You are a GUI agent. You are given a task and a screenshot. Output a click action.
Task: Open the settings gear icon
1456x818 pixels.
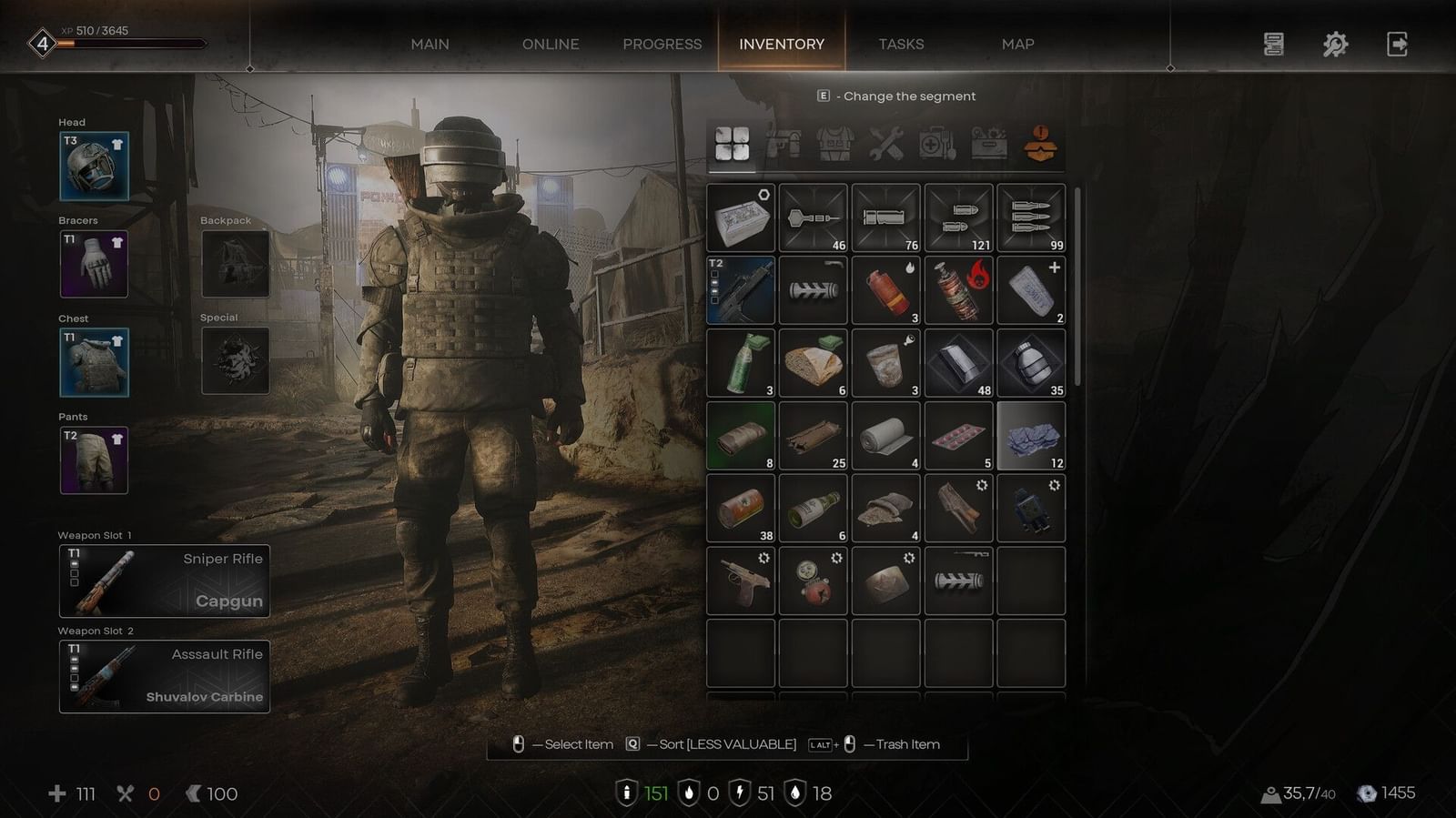click(1334, 44)
